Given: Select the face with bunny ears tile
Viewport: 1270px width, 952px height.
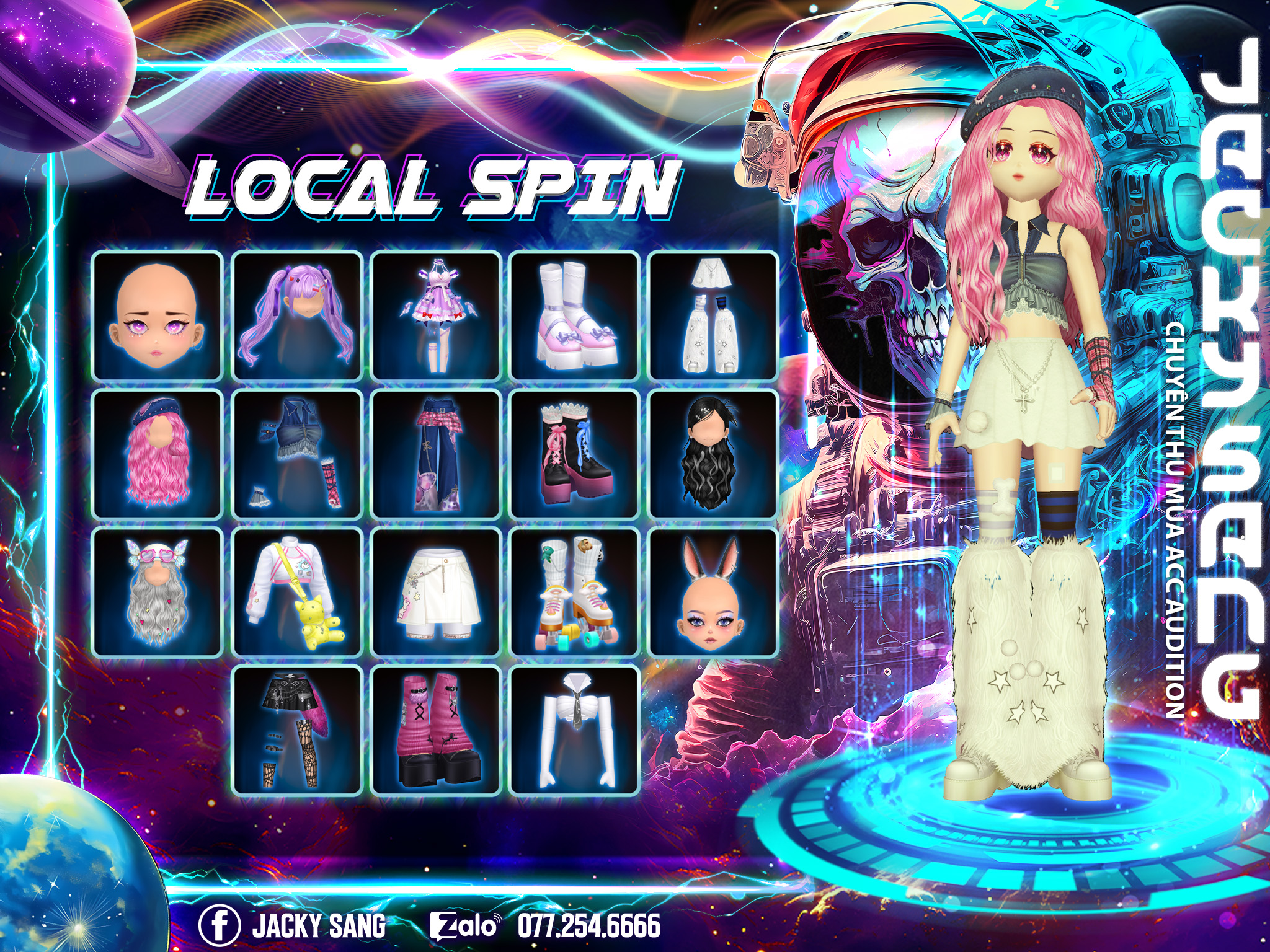Looking at the screenshot, I should [713, 593].
